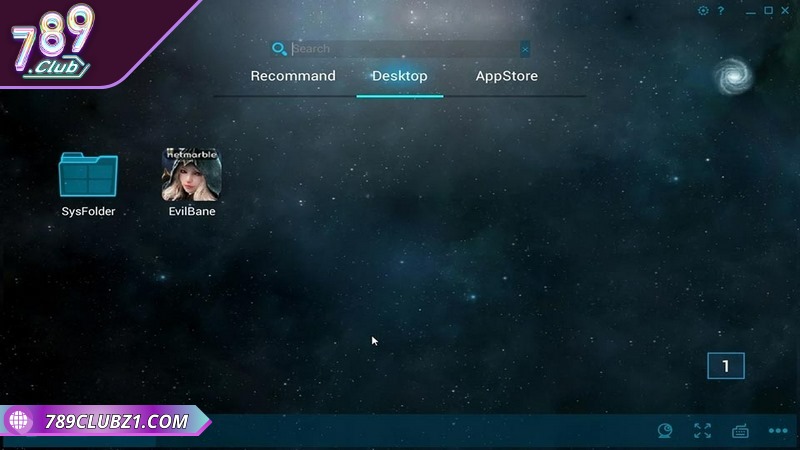Close the emulator window
Image resolution: width=800 pixels, height=450 pixels.
(x=786, y=11)
